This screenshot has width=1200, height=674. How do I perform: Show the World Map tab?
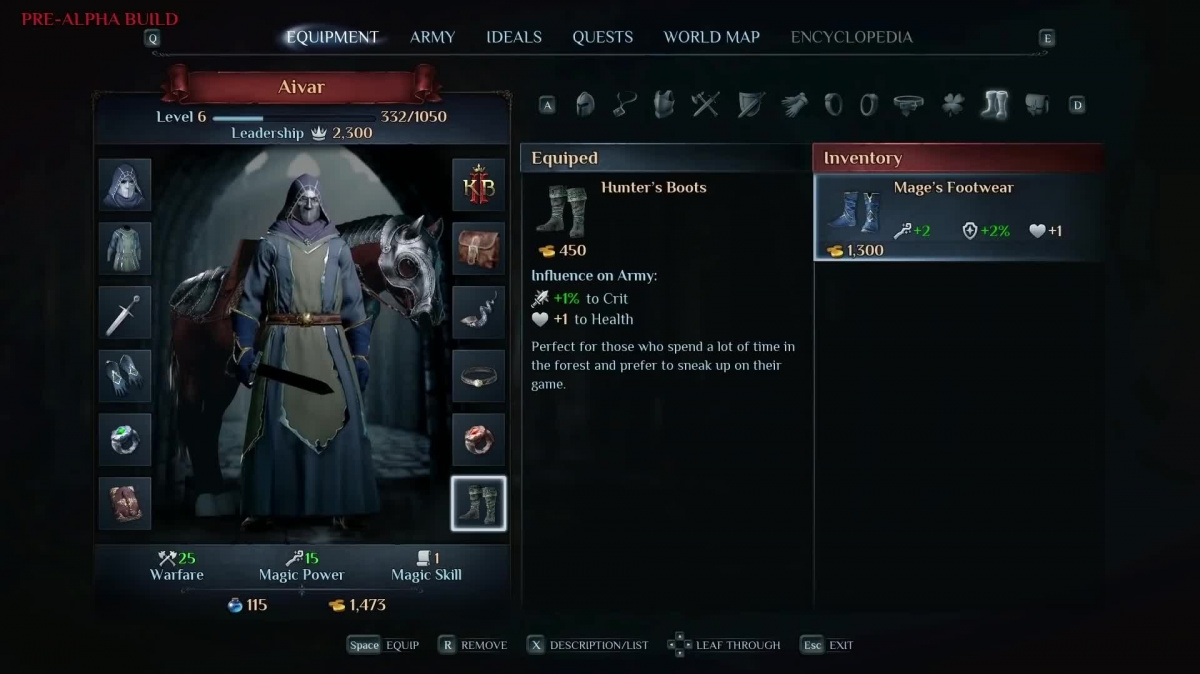coord(711,37)
